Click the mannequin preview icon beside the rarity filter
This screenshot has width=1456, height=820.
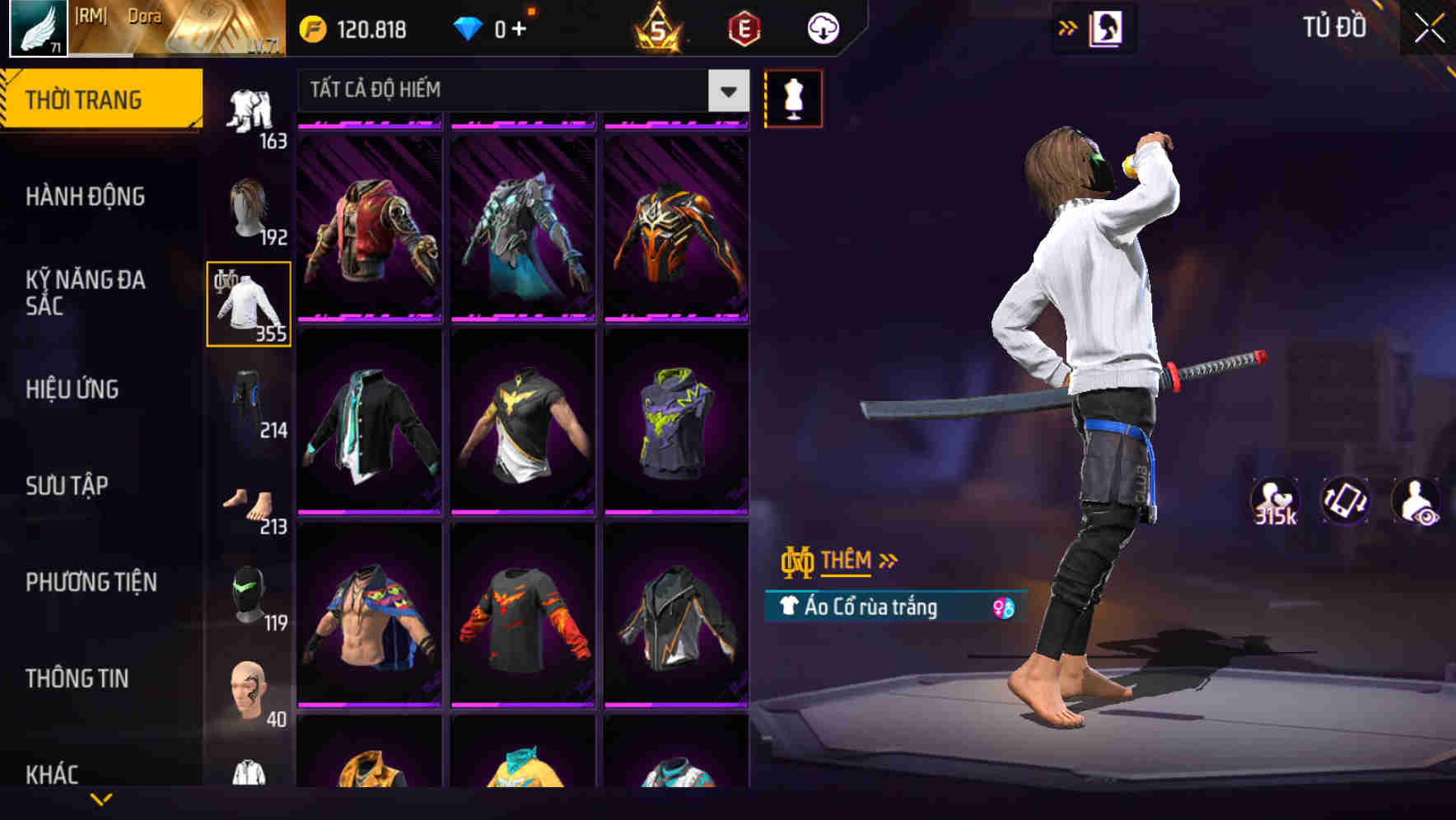793,97
